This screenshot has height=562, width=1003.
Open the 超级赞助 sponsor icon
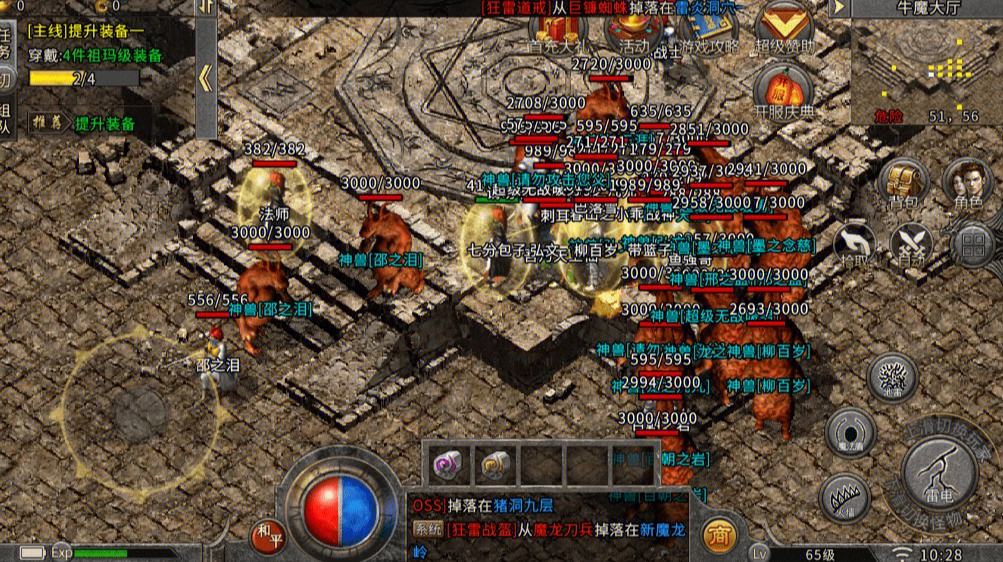(784, 28)
